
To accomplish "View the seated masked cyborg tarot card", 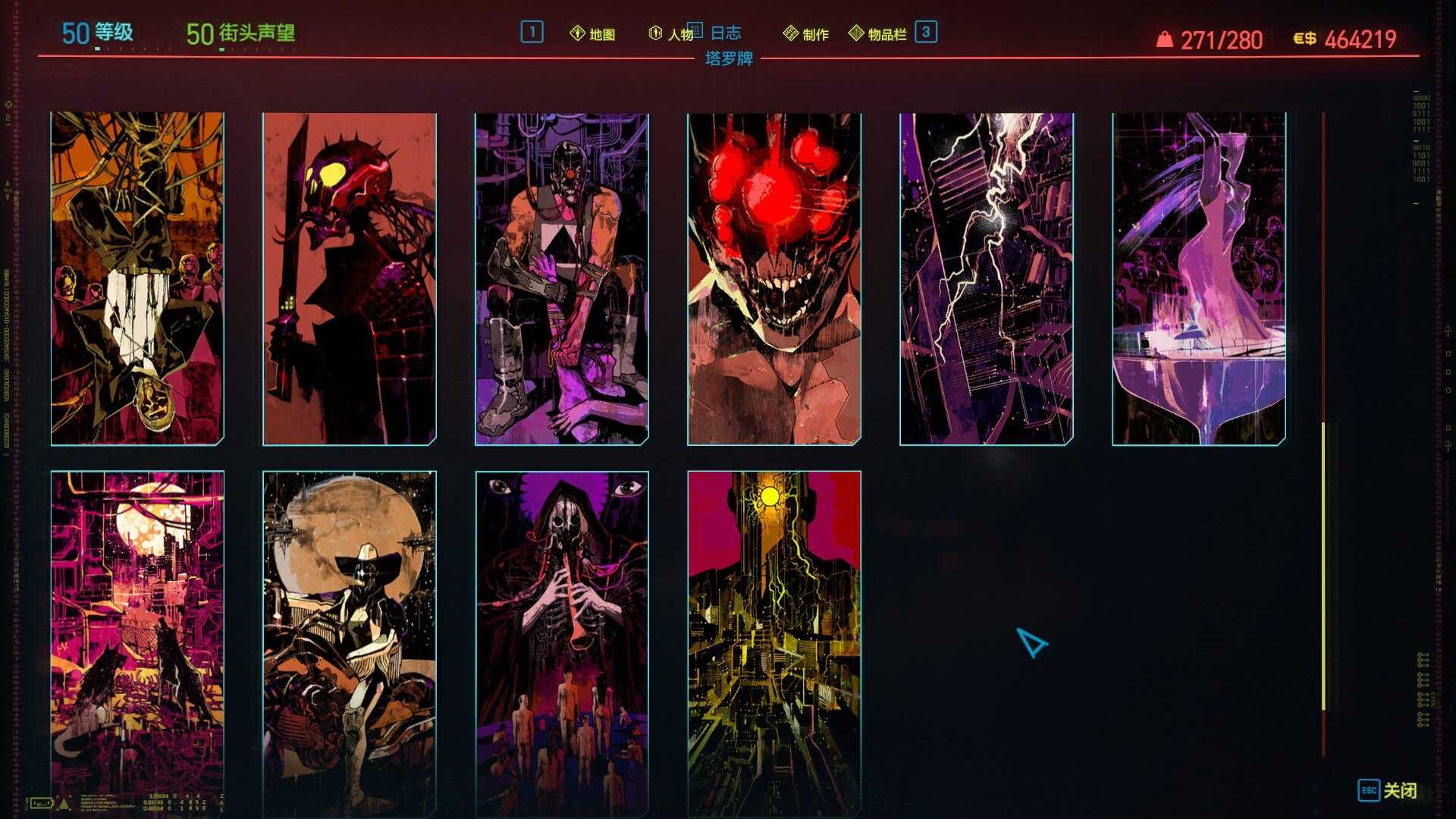I will [562, 278].
